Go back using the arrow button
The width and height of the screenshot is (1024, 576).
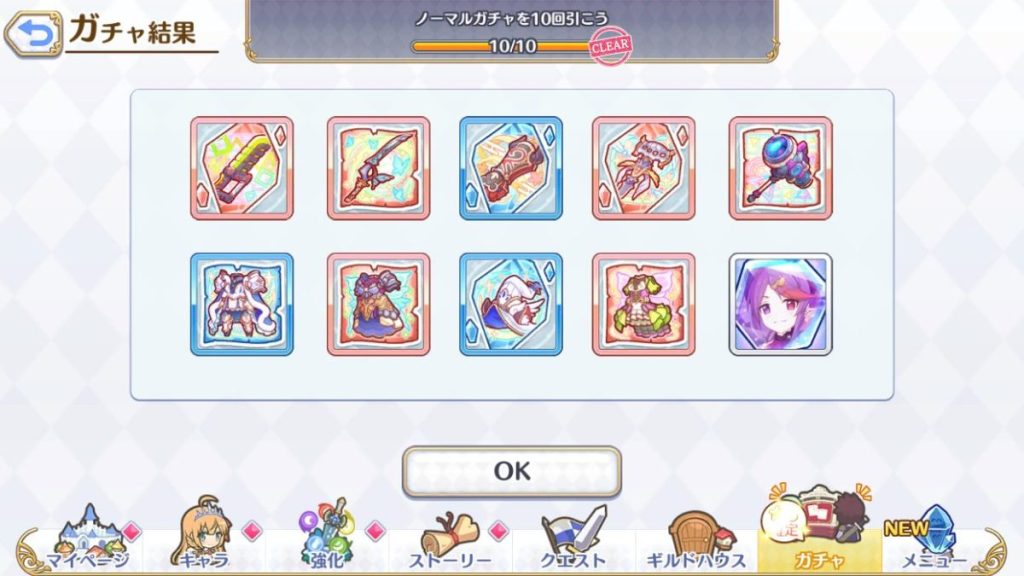33,35
